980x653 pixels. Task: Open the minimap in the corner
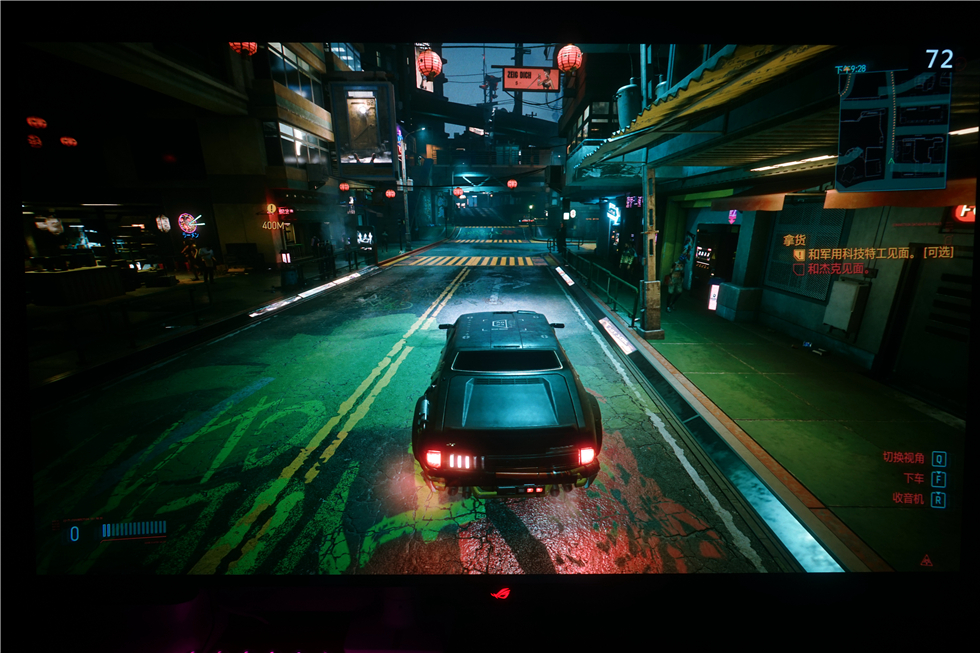892,128
